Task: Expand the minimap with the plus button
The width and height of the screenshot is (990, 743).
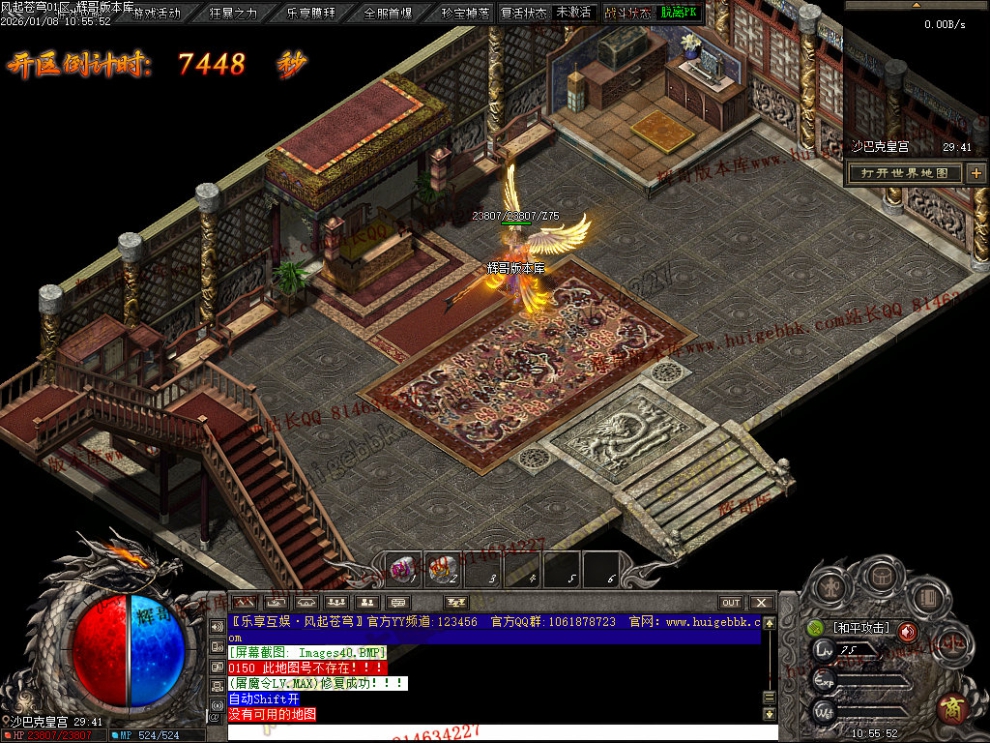Action: pyautogui.click(x=976, y=173)
